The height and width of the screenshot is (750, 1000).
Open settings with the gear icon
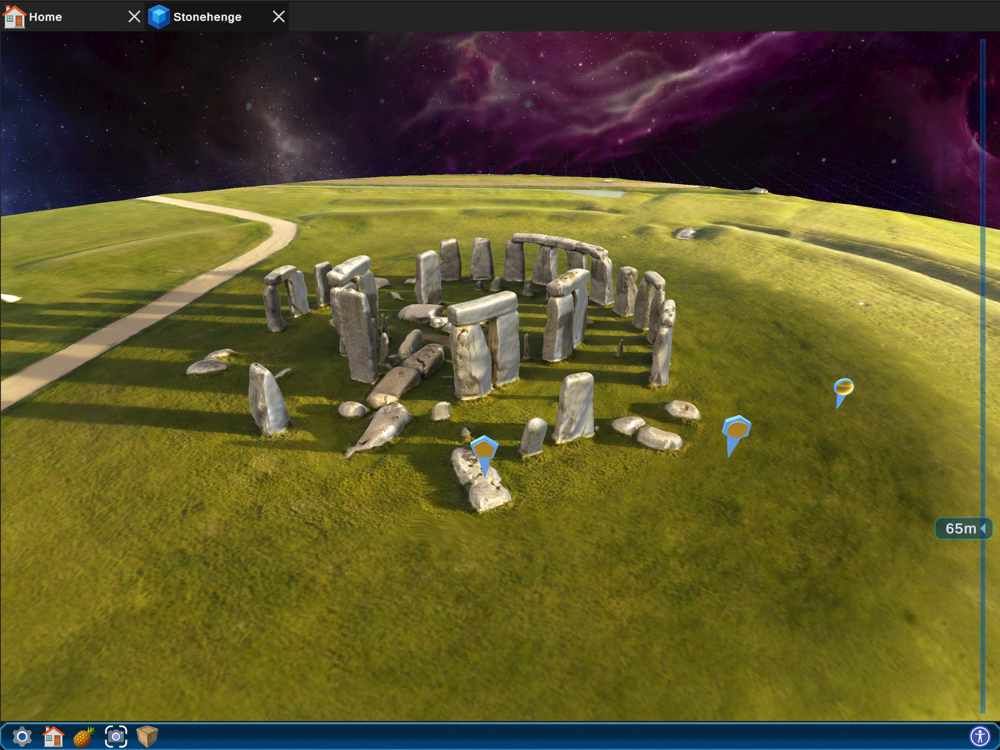pos(22,737)
